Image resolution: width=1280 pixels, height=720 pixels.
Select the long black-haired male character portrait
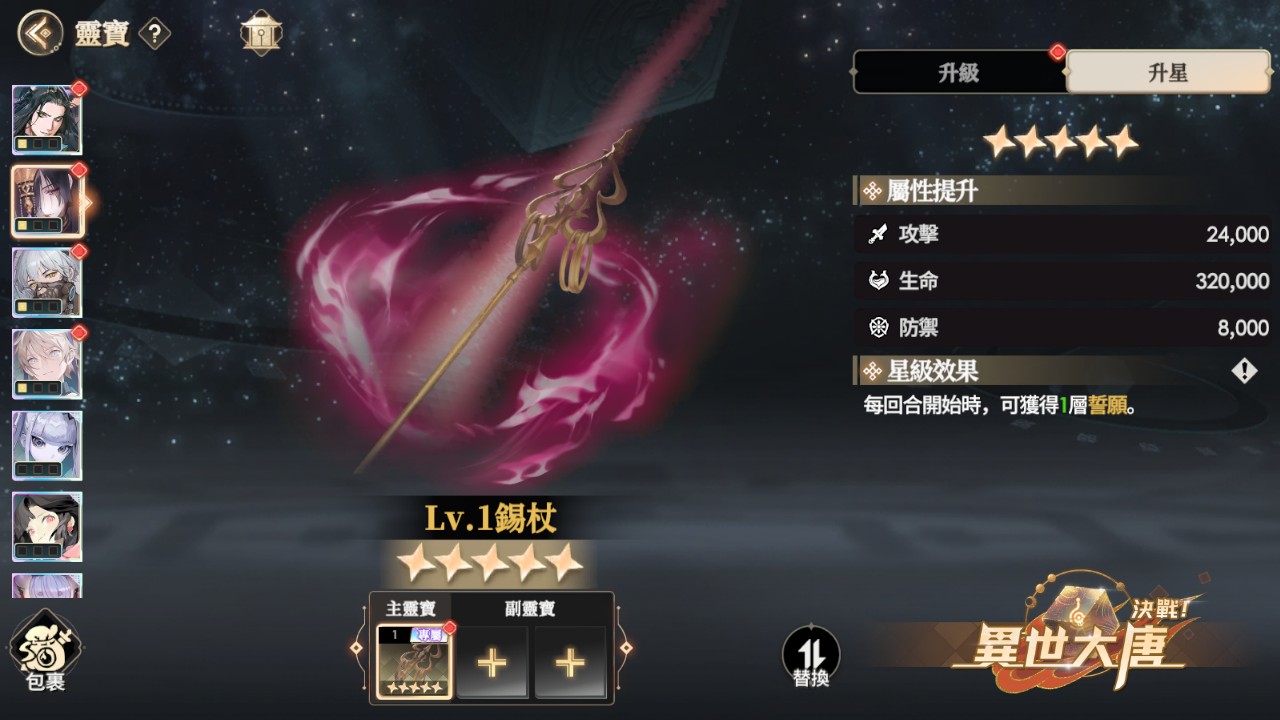tap(47, 120)
